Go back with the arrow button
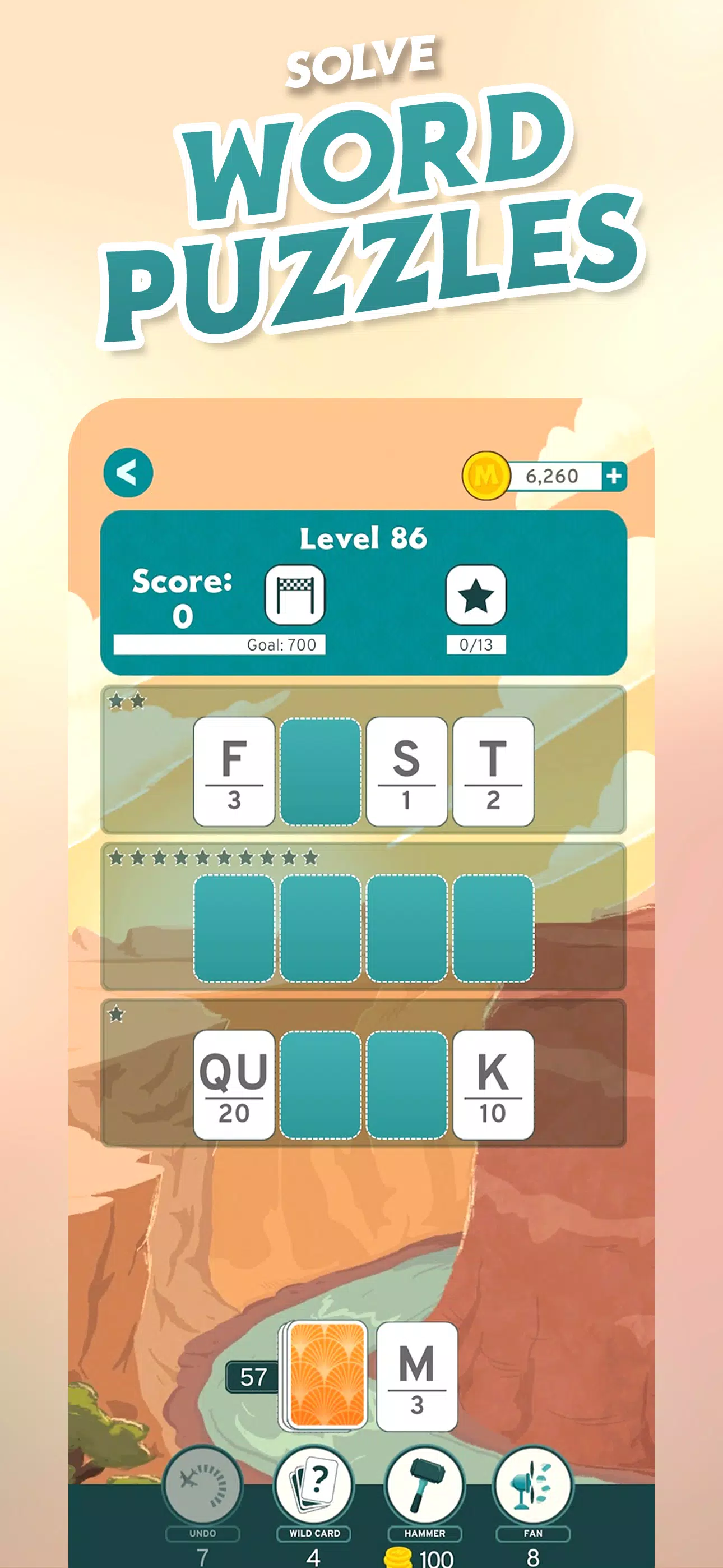 click(128, 473)
